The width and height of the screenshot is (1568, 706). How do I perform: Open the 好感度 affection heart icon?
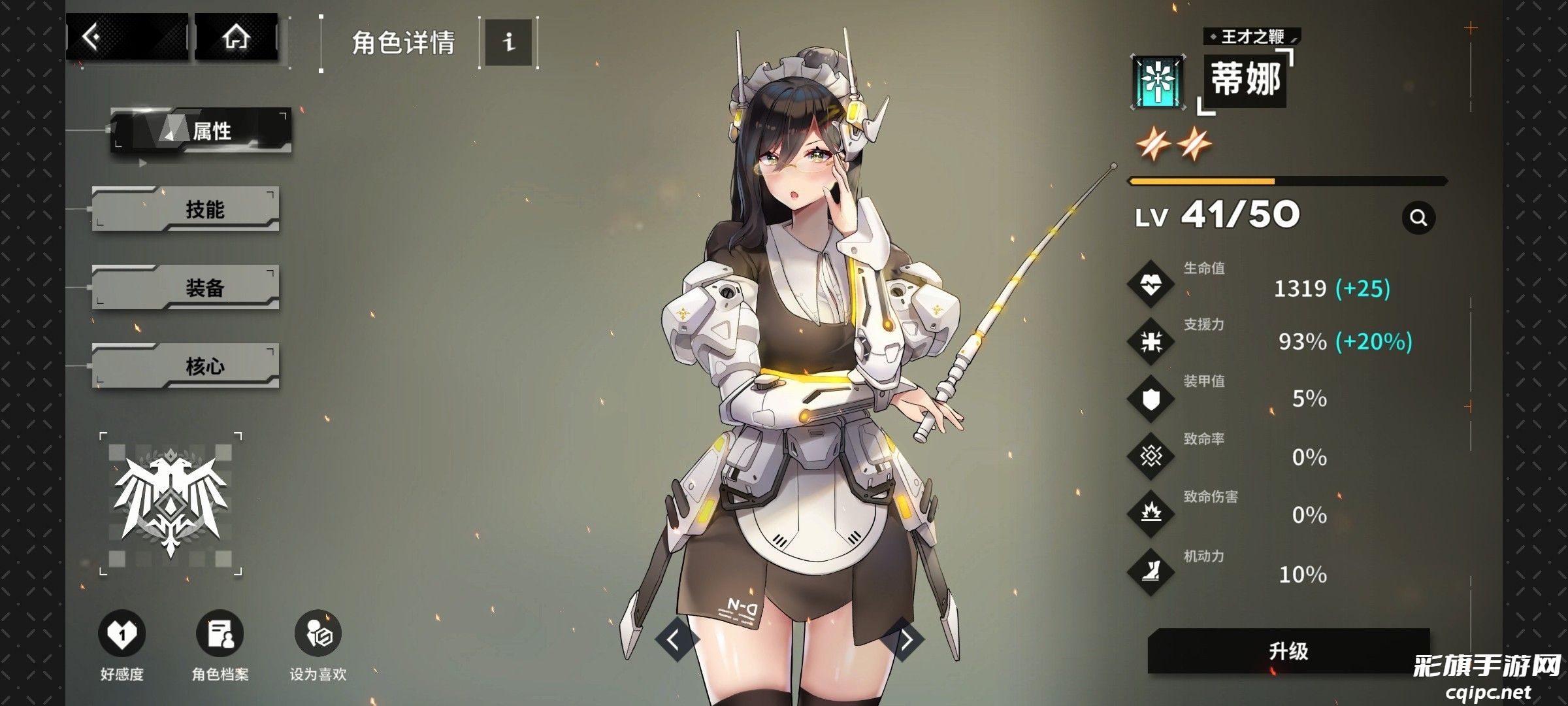(x=122, y=633)
